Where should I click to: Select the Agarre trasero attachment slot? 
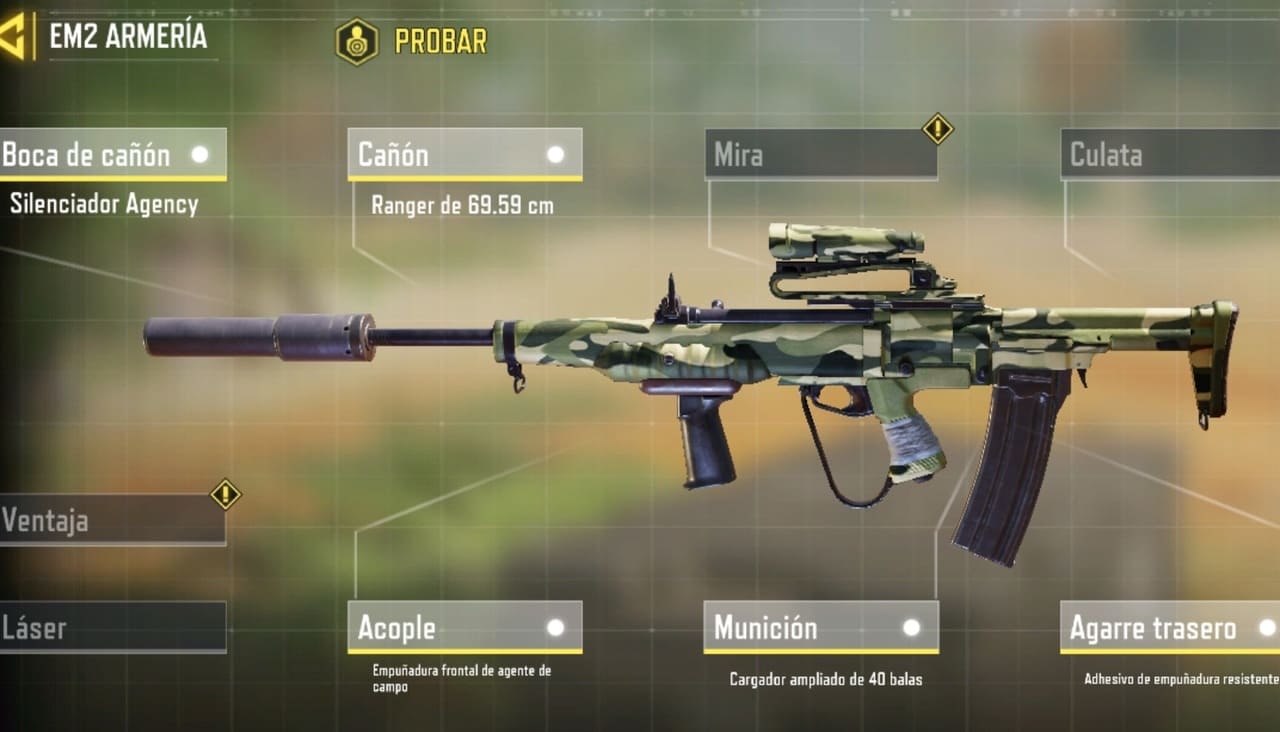[1170, 628]
